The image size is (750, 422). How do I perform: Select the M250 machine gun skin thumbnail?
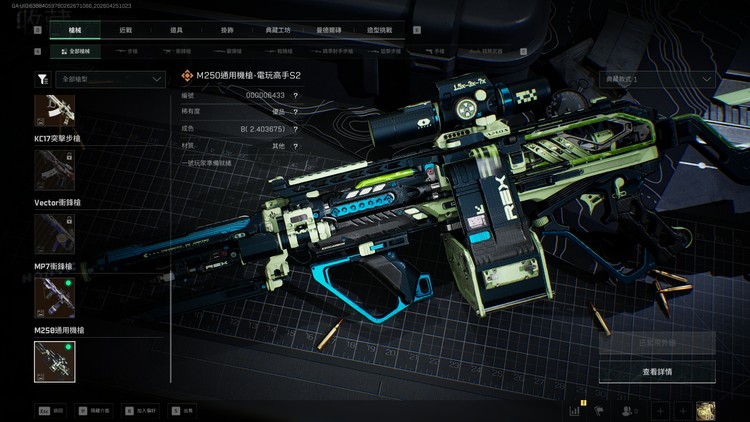54,361
